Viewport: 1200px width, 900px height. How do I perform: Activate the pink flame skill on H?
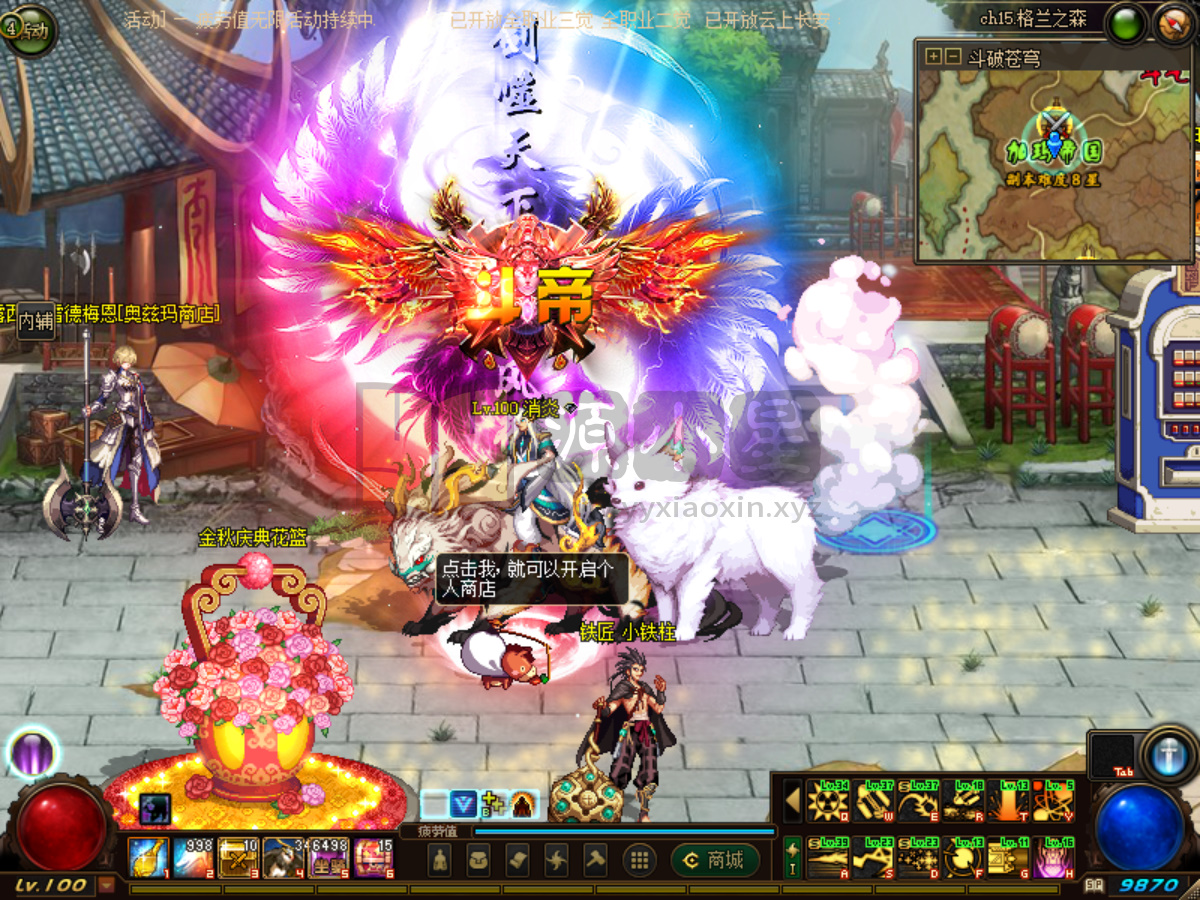coord(1053,858)
